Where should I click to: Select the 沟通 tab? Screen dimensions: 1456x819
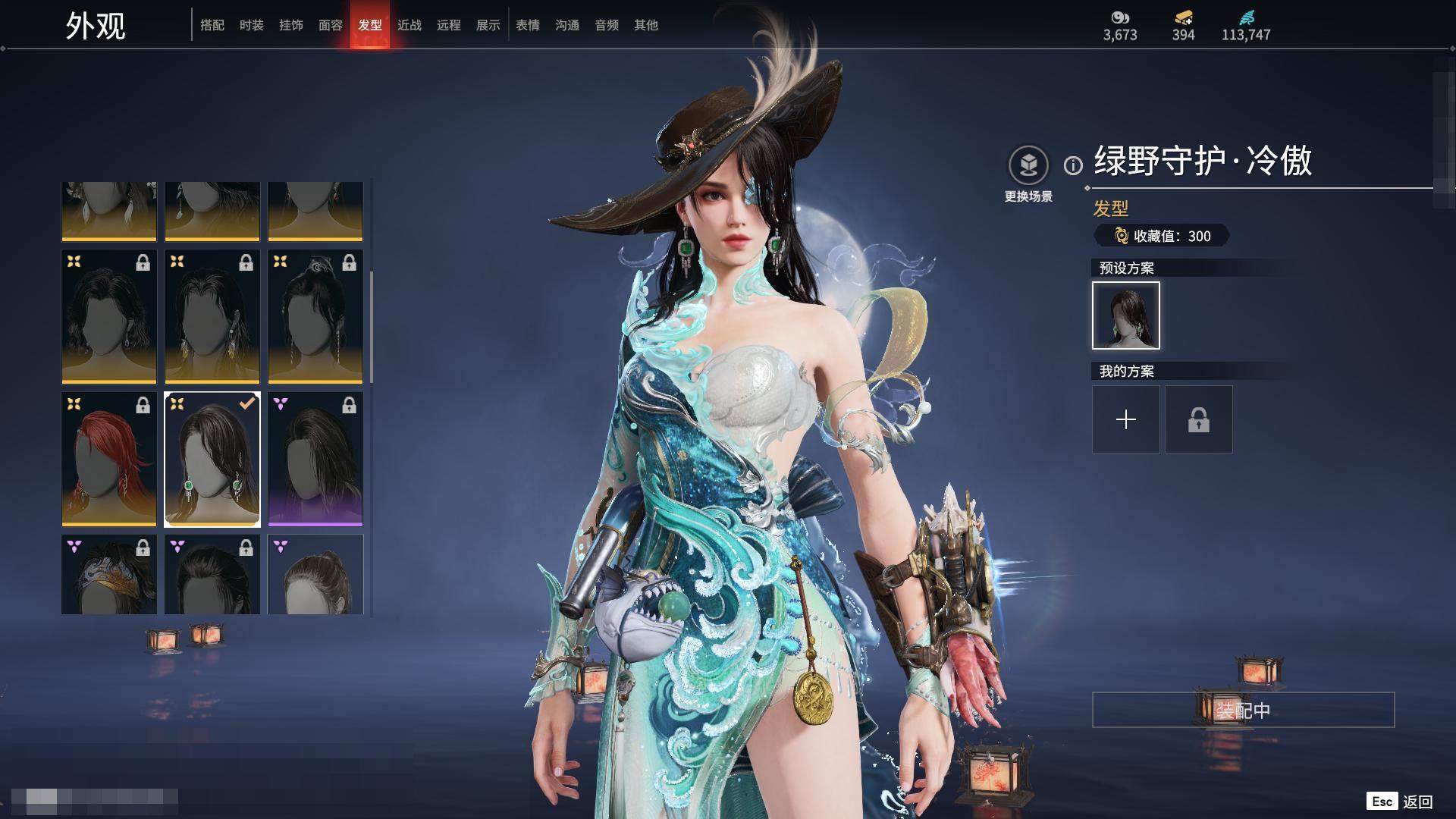click(x=567, y=25)
